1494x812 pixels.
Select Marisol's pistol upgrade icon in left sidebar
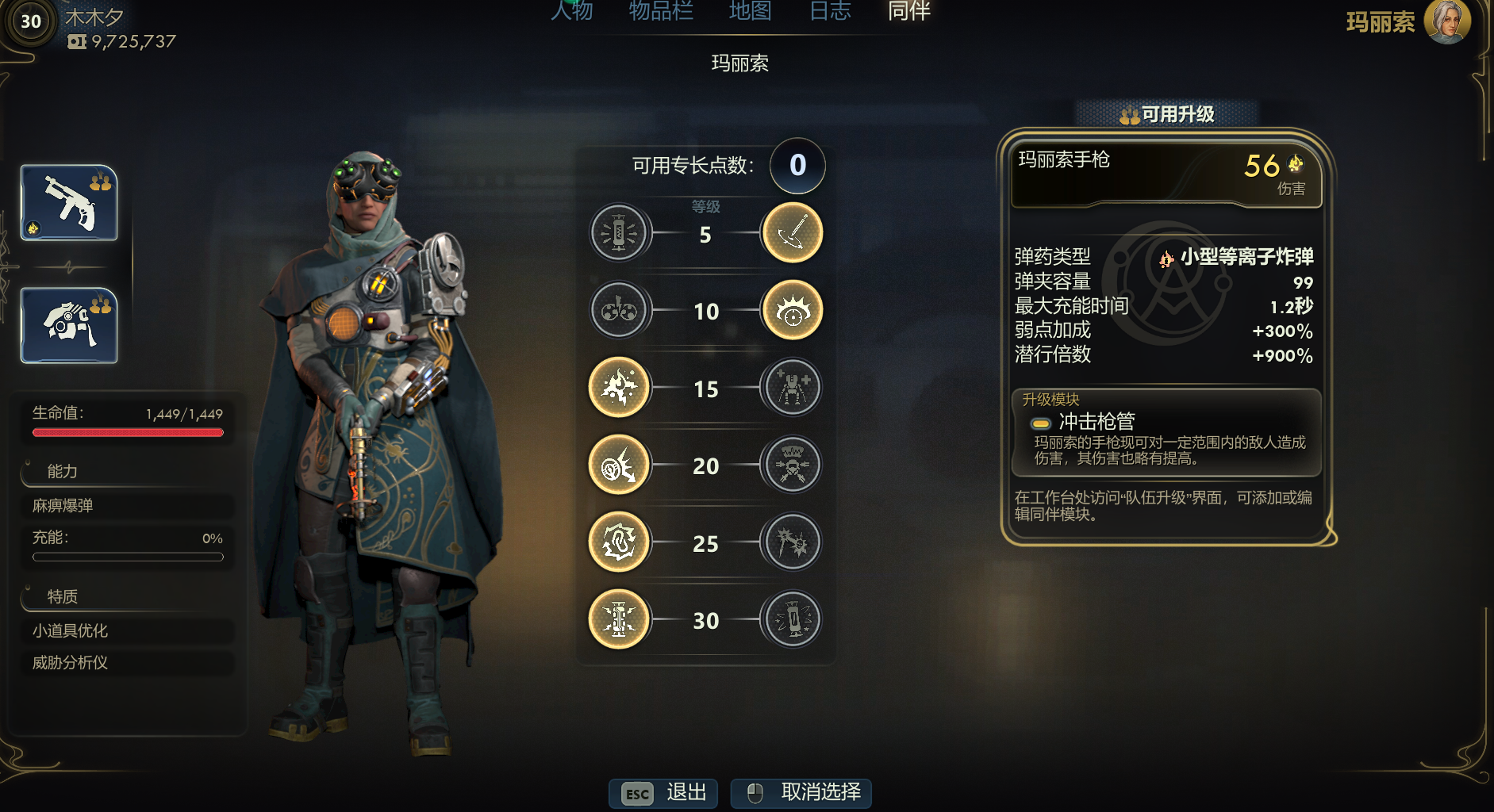tap(68, 204)
